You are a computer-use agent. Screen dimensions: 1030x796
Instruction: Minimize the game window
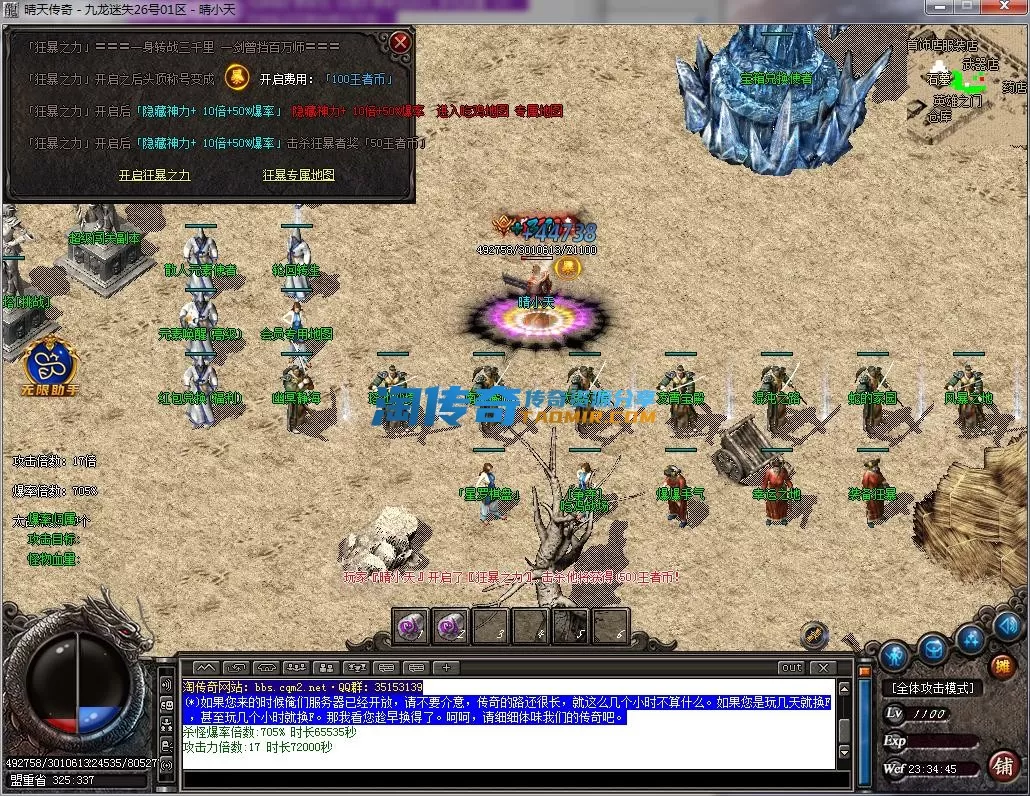click(x=938, y=7)
